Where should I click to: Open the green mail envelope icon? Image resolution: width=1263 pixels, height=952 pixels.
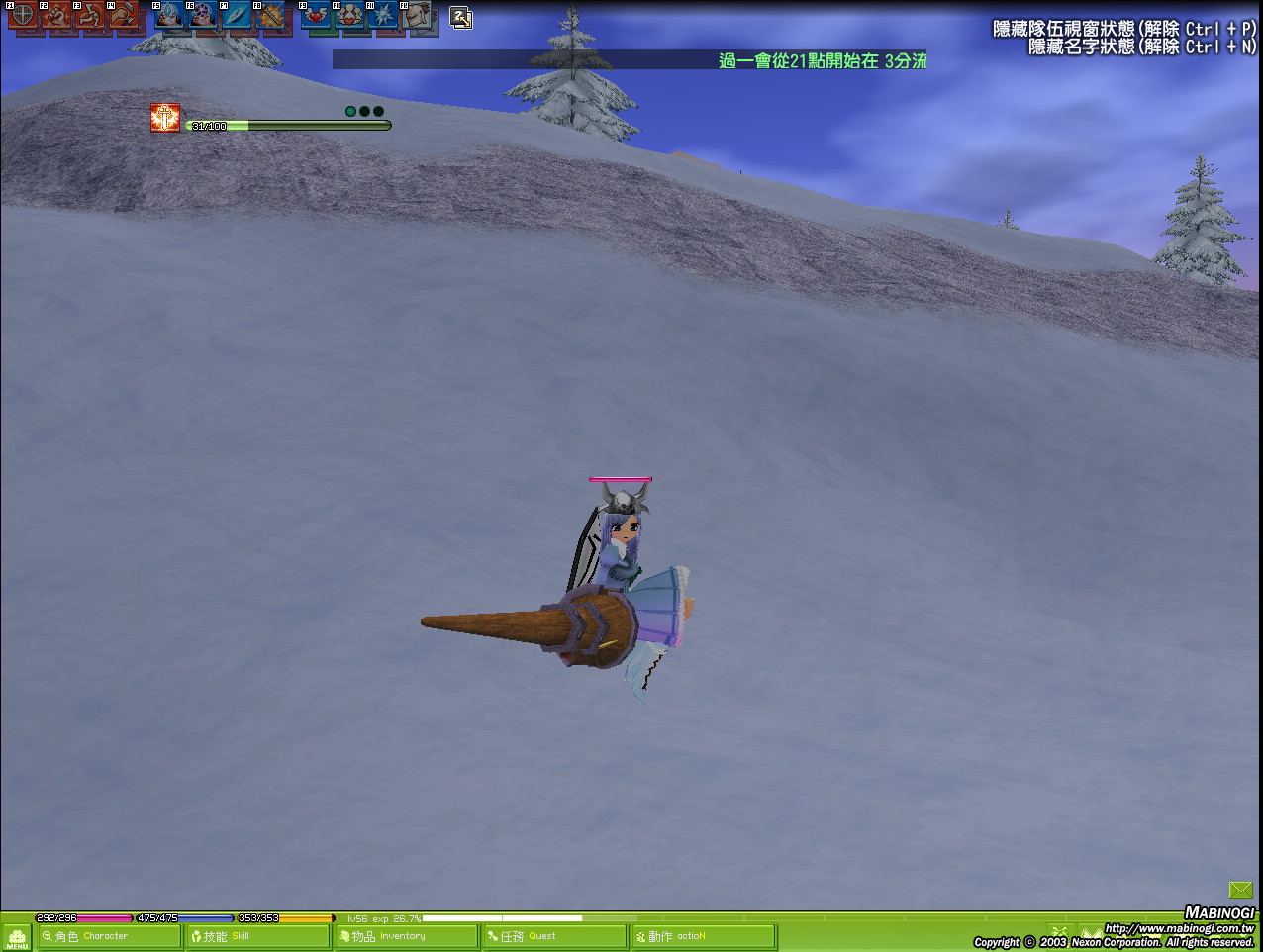pyautogui.click(x=1240, y=891)
